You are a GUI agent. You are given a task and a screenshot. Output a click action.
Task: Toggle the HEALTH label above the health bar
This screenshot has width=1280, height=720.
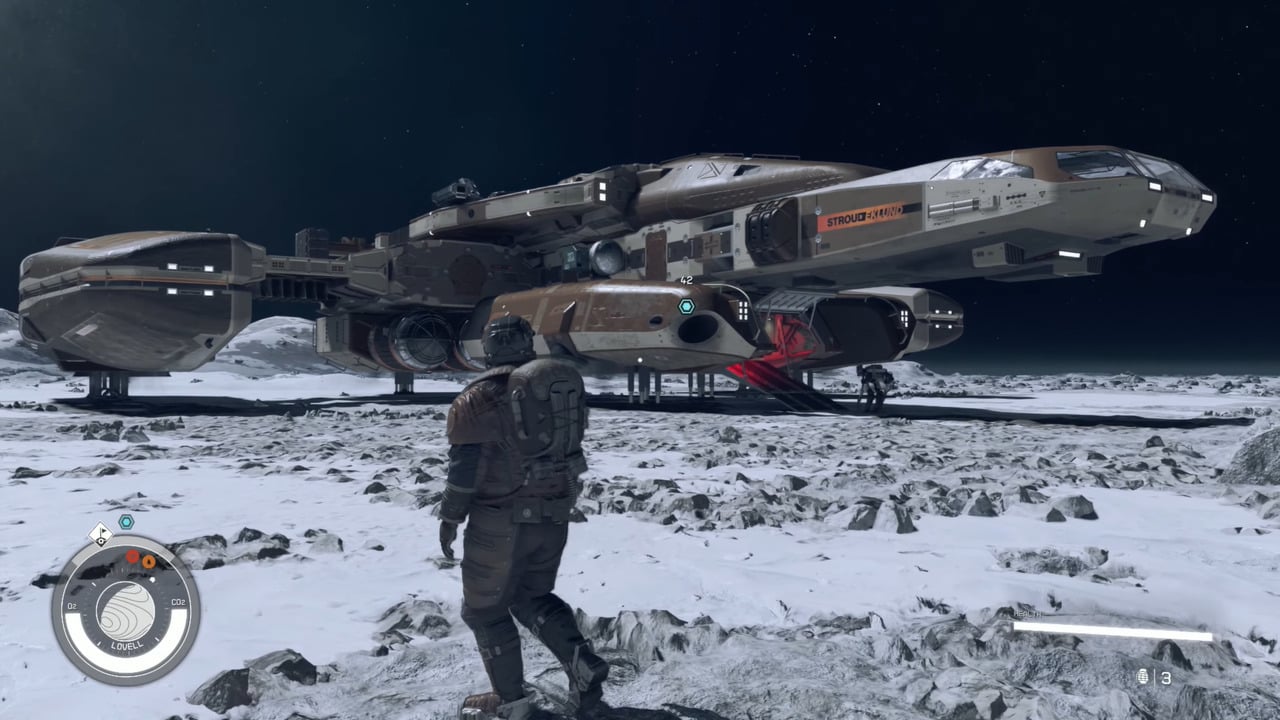(1027, 614)
